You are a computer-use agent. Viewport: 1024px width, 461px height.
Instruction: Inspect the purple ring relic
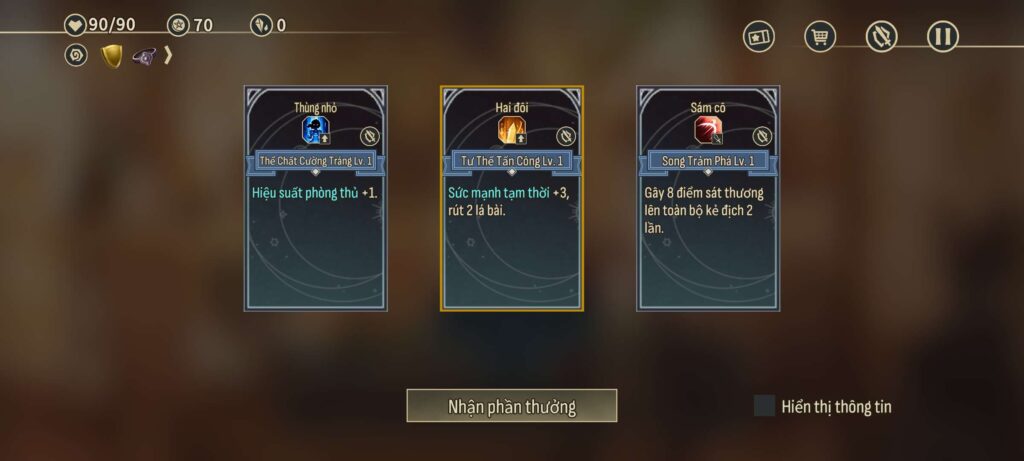point(144,56)
